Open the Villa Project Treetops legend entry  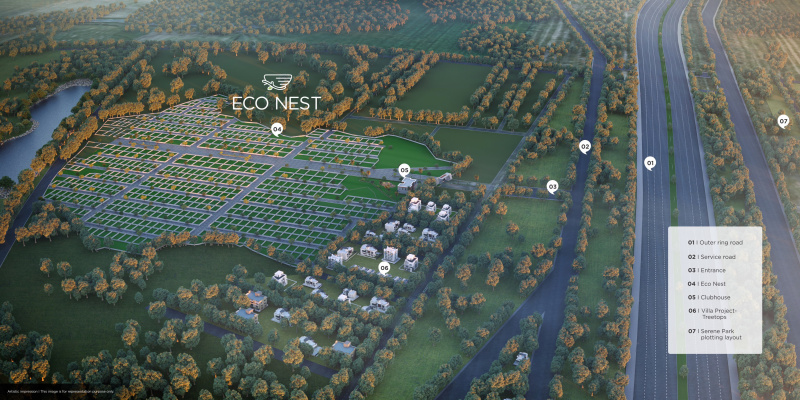pos(715,315)
